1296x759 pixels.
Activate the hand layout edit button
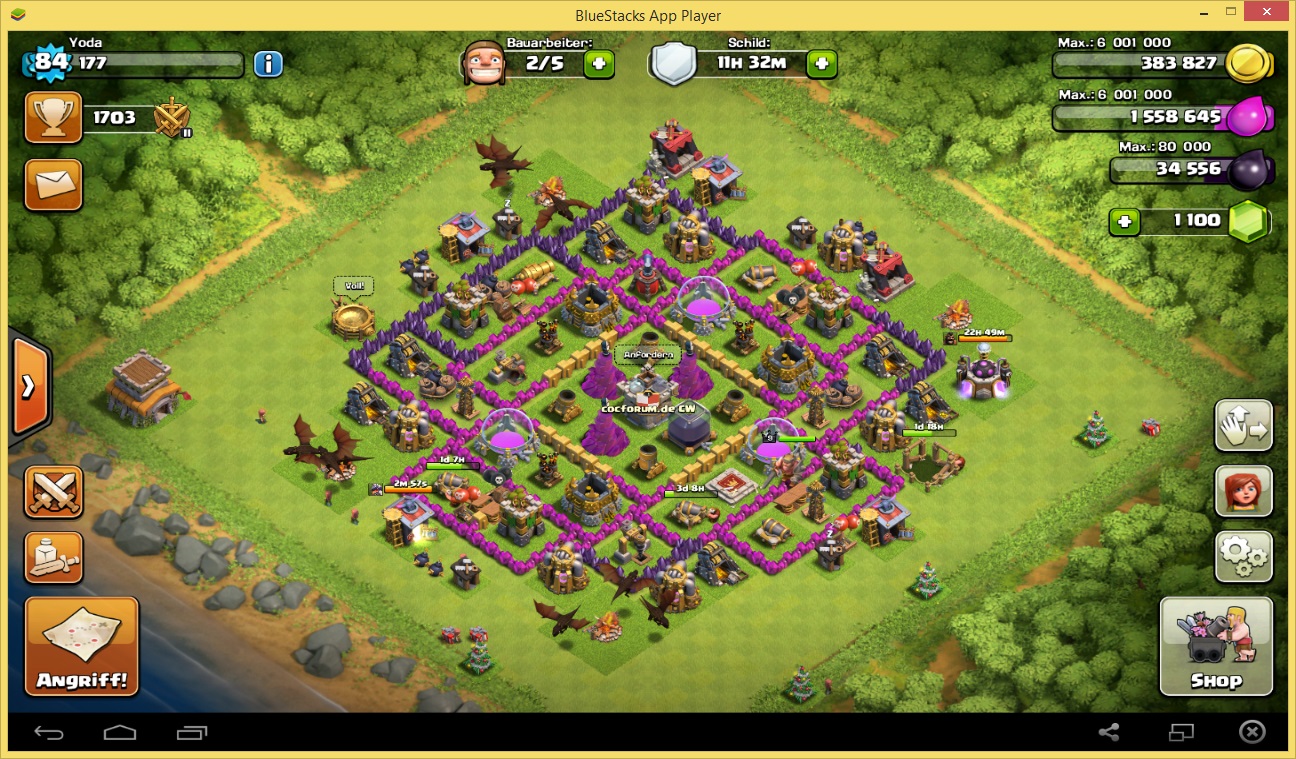[x=1244, y=426]
